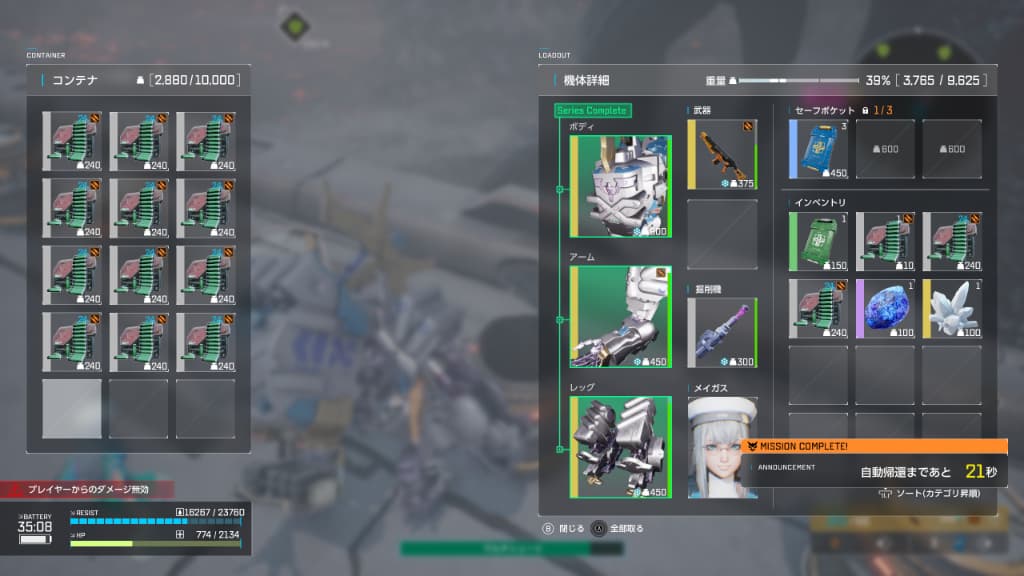Select the ボディ body part slot
The image size is (1024, 576).
(620, 187)
